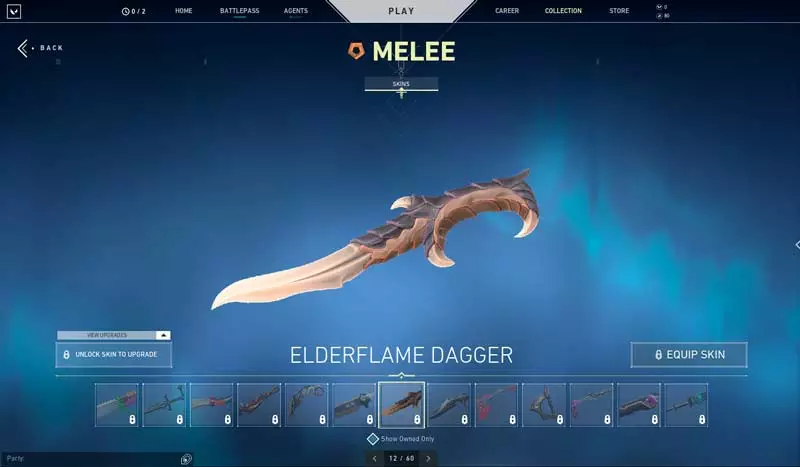Screen dimensions: 800x467
Task: Toggle Show Owned Only
Action: pos(373,438)
